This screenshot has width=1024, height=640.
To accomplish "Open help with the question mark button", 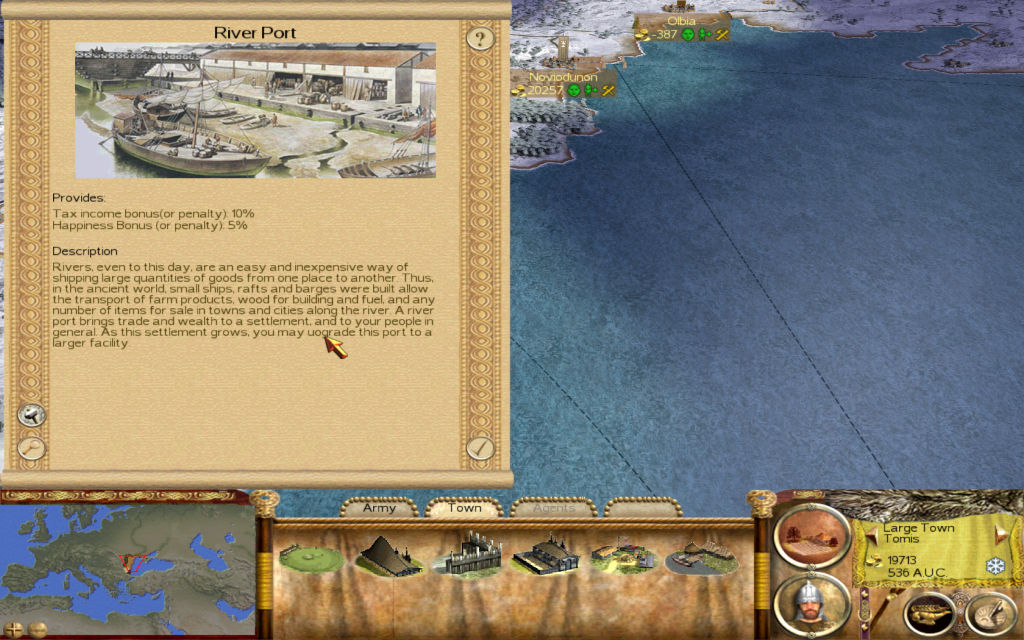I will point(481,39).
